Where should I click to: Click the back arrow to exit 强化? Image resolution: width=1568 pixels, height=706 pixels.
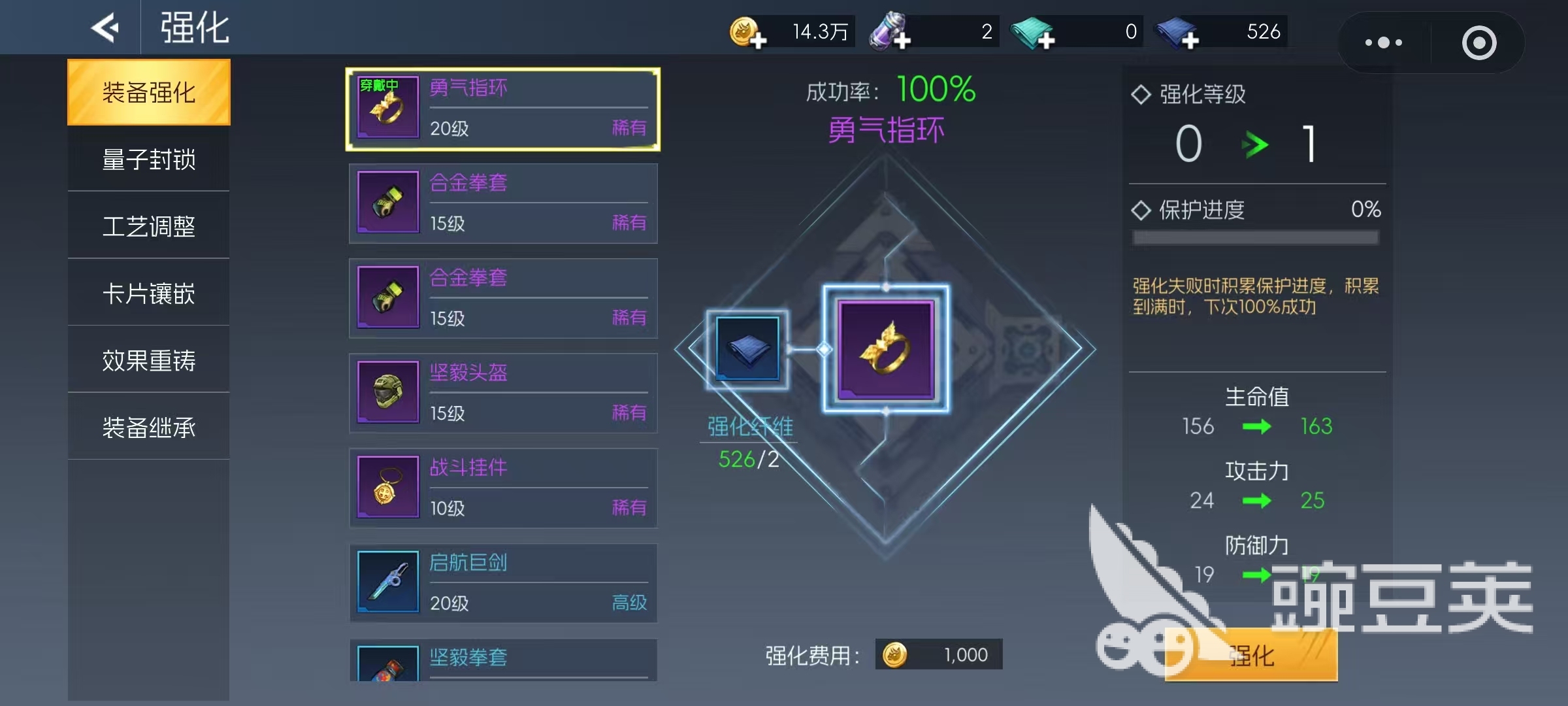(105, 27)
